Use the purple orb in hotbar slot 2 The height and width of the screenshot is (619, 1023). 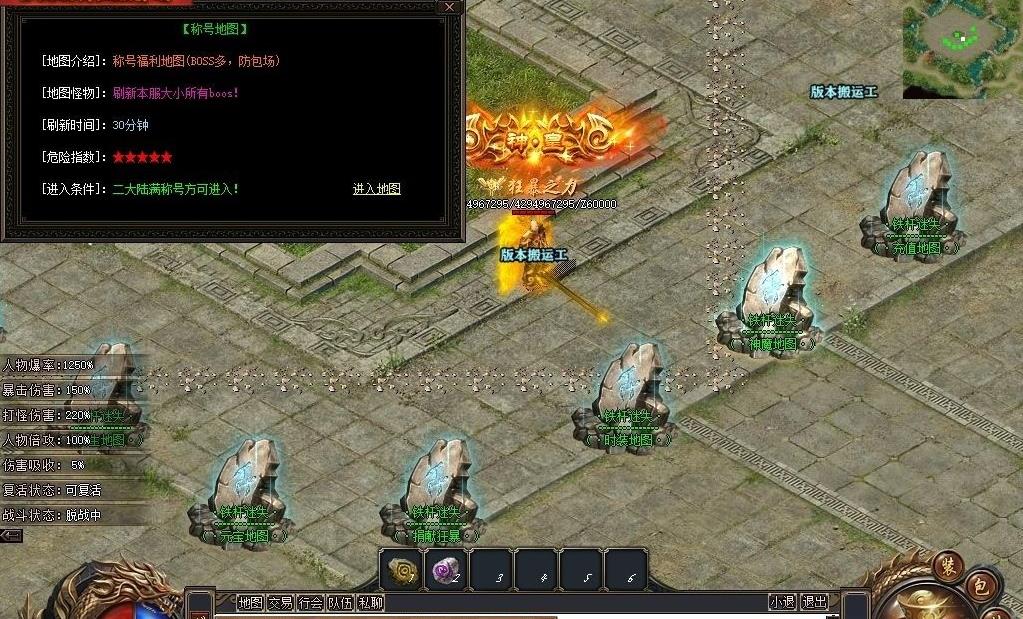[x=446, y=570]
